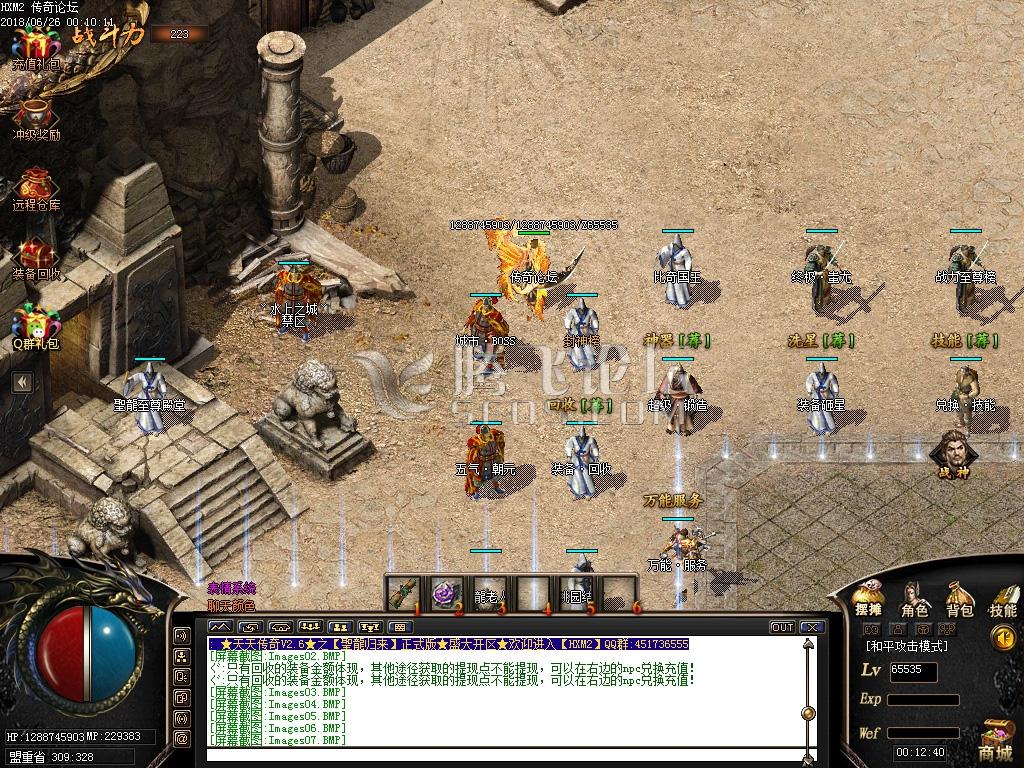This screenshot has width=1024, height=768.
Task: Open the 商城 shop treasure chest
Action: [996, 740]
